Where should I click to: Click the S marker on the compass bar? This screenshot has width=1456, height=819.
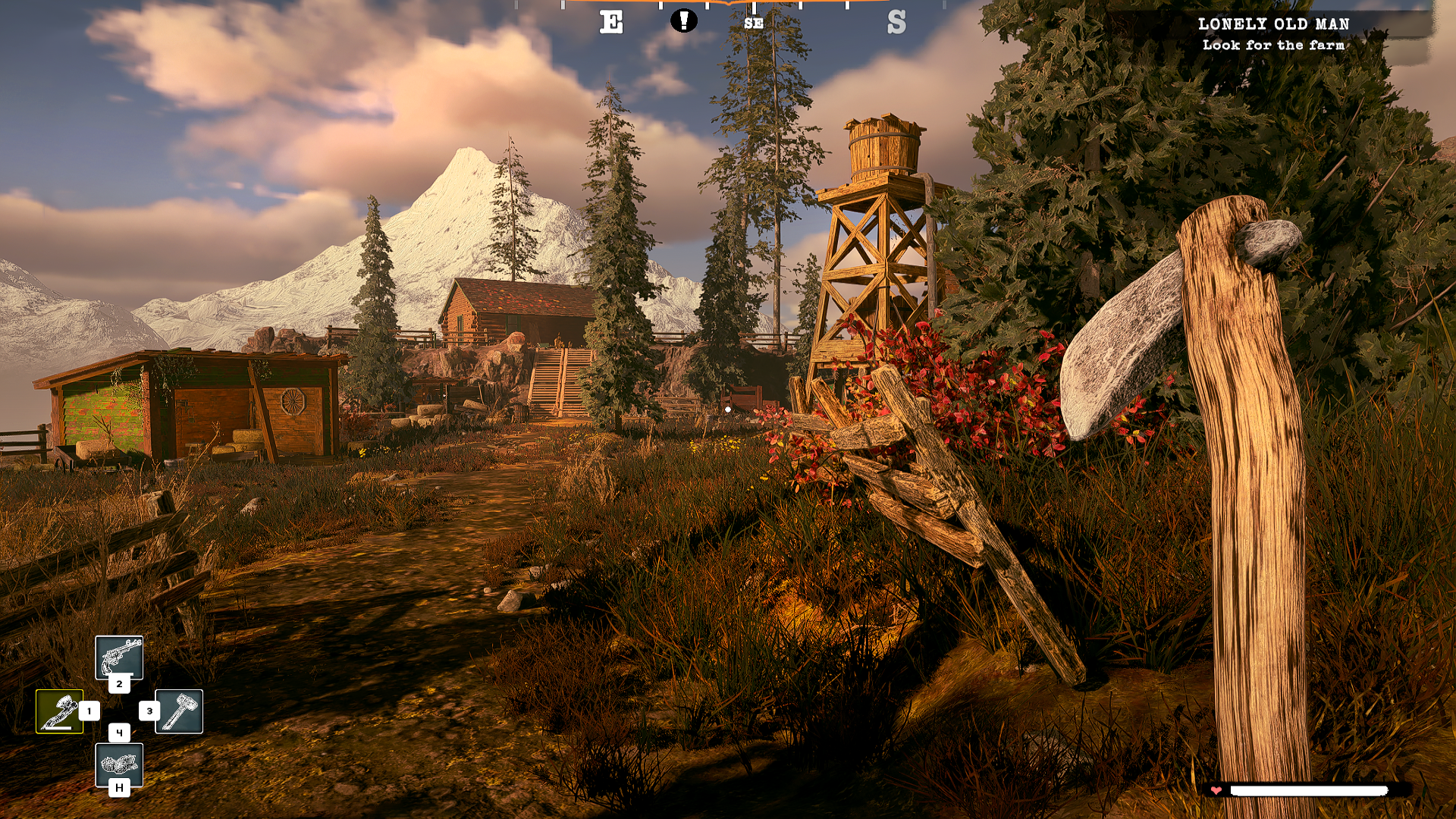[899, 22]
